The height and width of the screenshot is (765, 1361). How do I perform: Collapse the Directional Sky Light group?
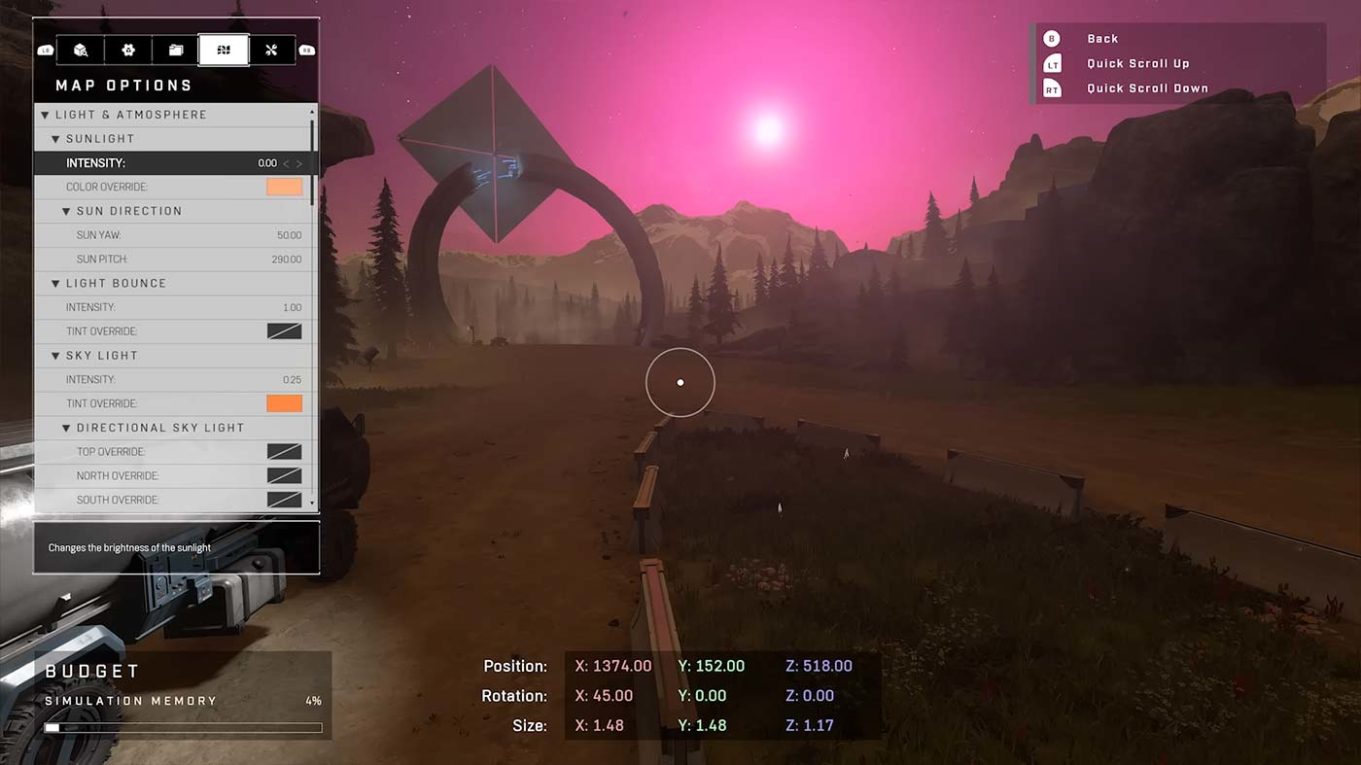click(x=67, y=428)
